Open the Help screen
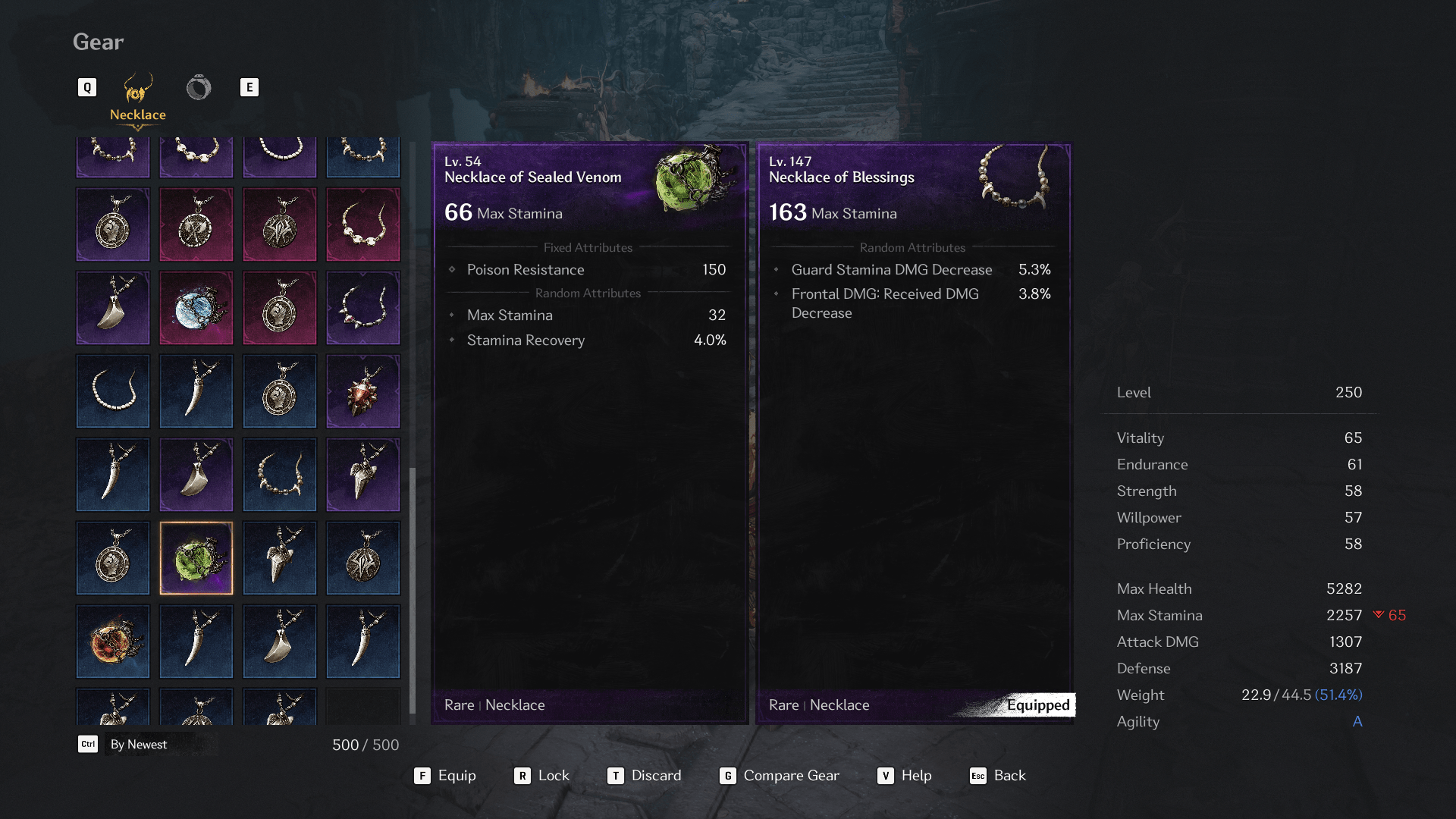Screen dimensions: 1456x819 [x=905, y=776]
